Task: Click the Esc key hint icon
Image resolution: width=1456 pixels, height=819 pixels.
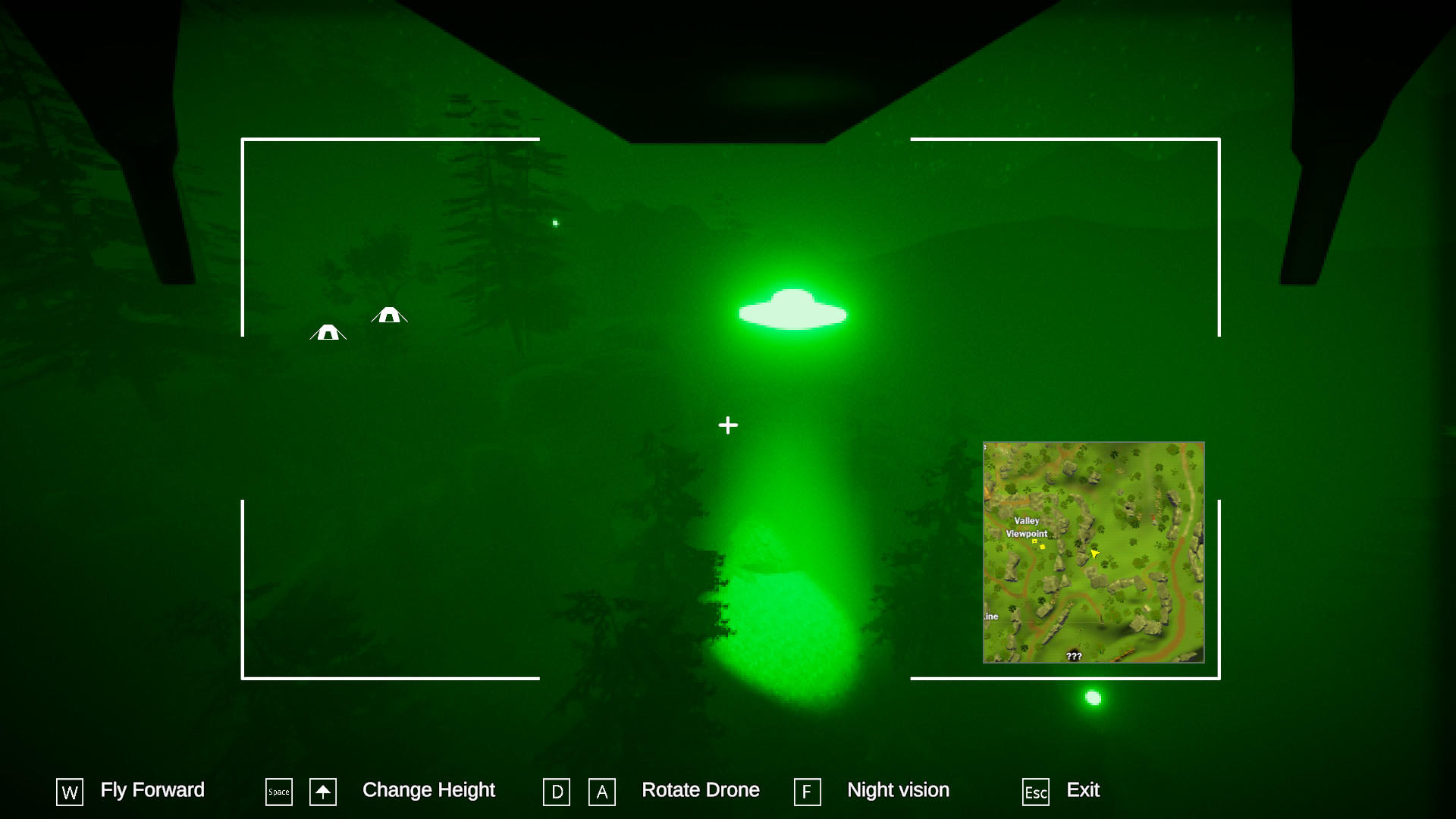Action: pos(1035,792)
